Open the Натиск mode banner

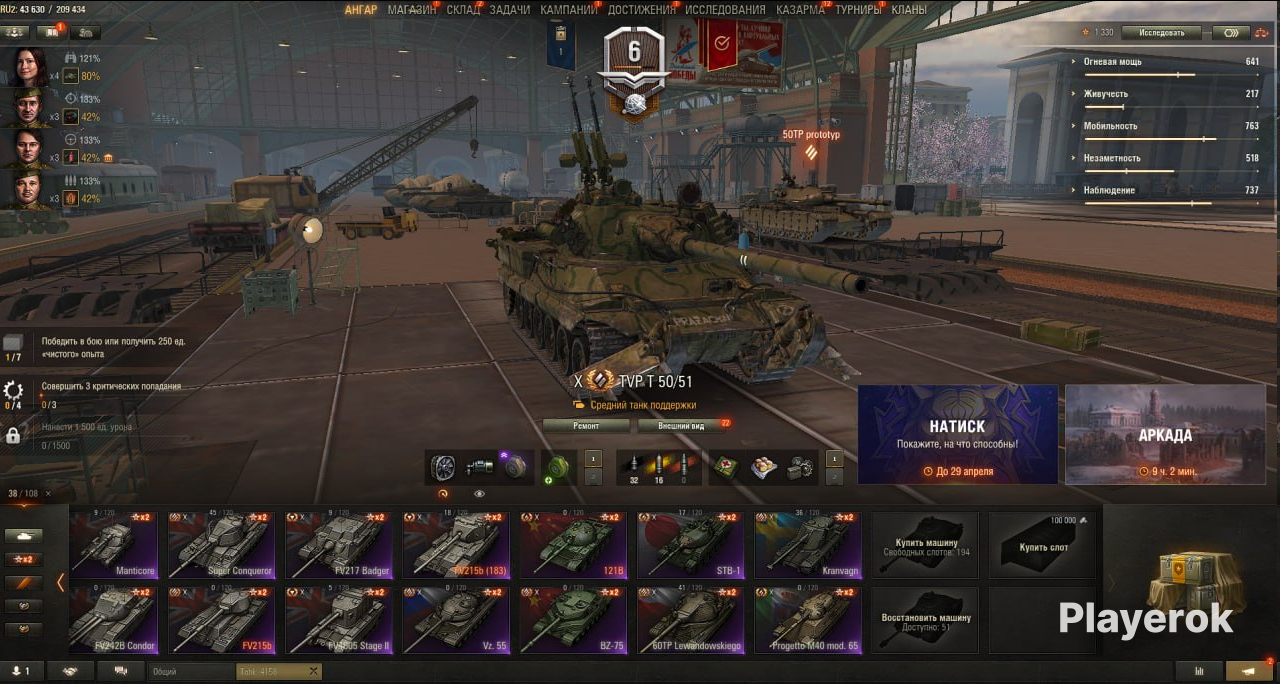tap(957, 433)
